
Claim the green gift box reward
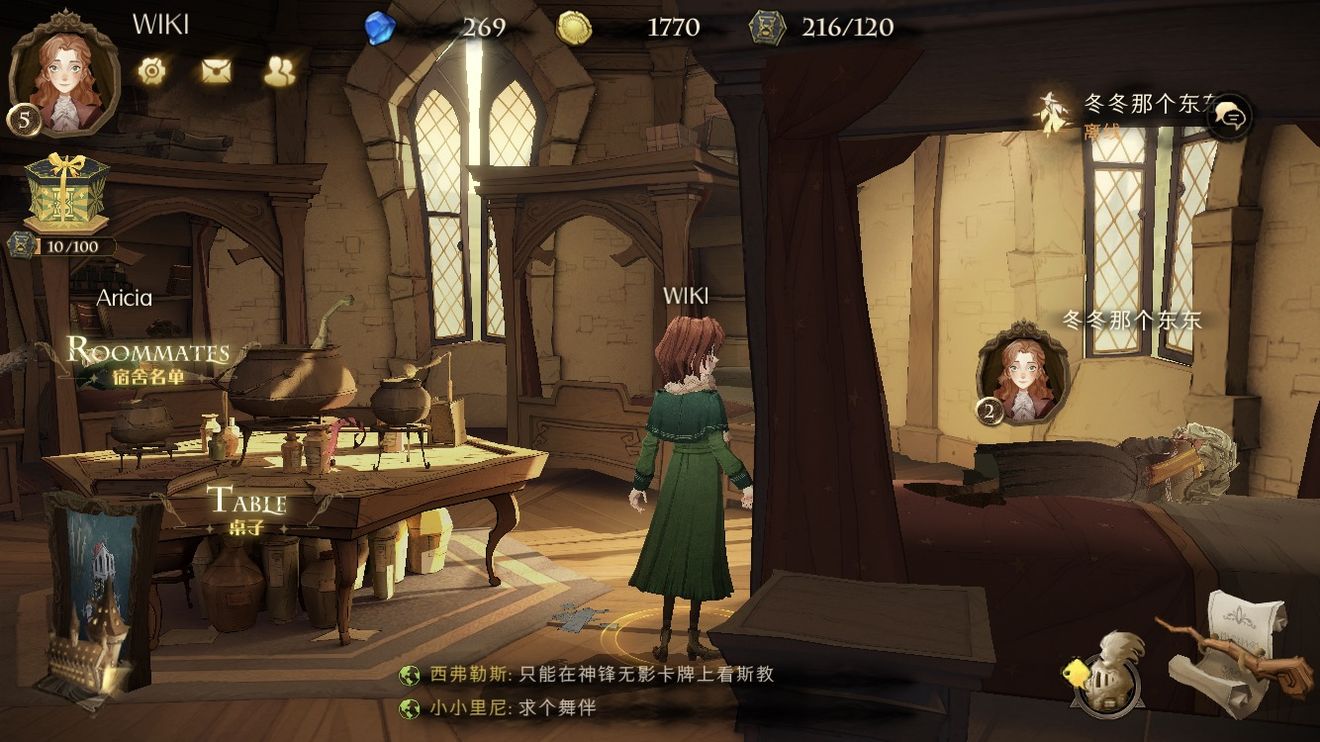[66, 192]
